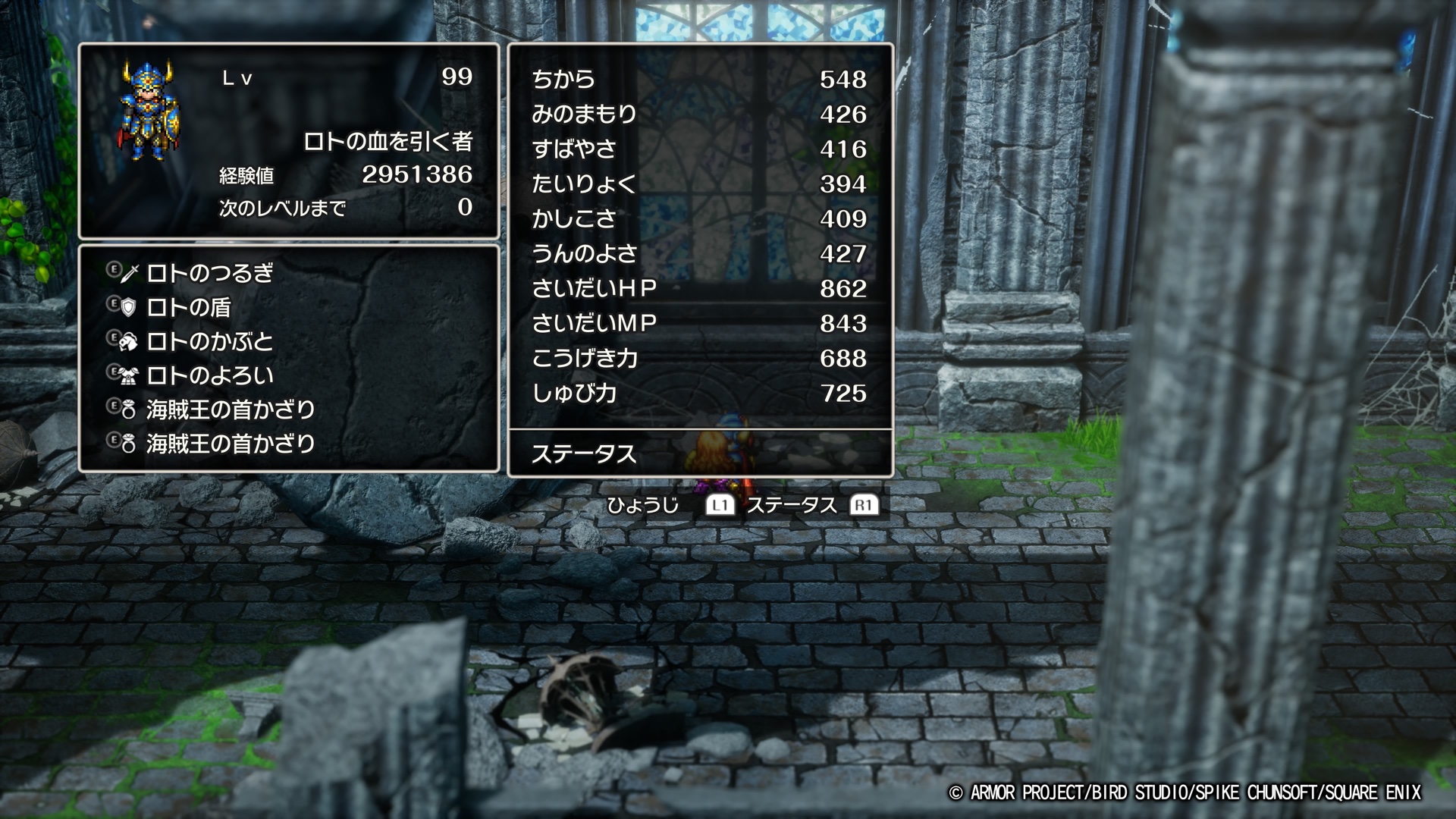
Task: Select the ロトのかぶと helmet slot
Action: point(209,341)
